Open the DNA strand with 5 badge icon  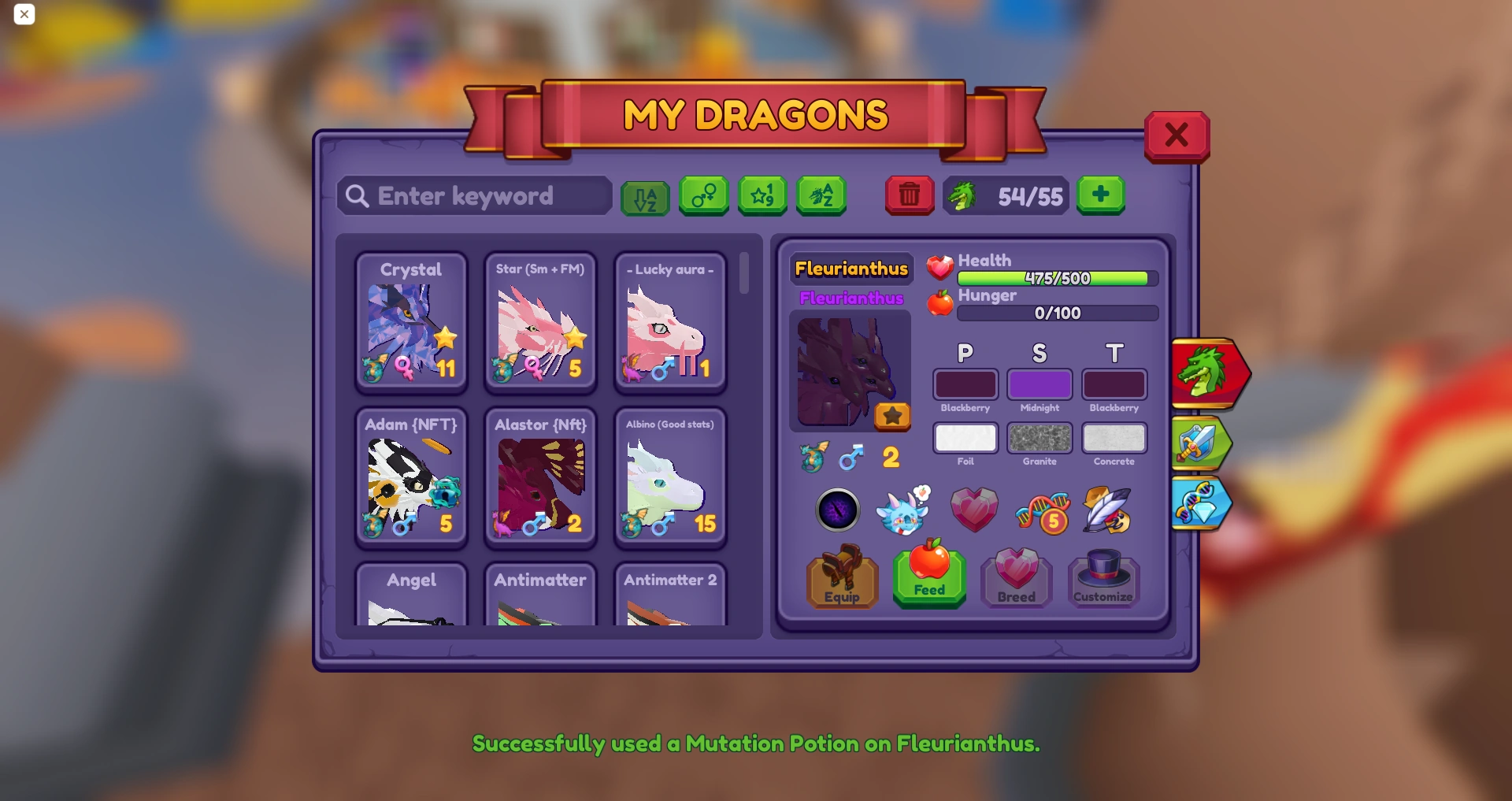pyautogui.click(x=1043, y=511)
